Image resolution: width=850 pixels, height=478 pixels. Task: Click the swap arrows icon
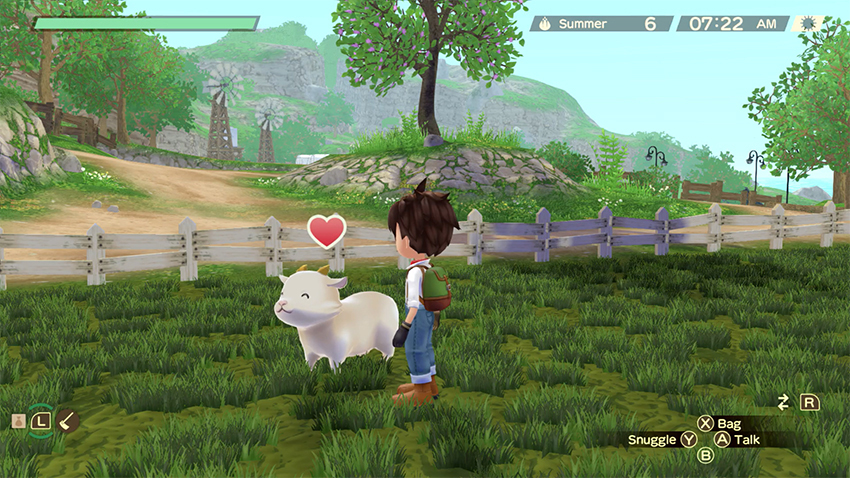coord(784,402)
